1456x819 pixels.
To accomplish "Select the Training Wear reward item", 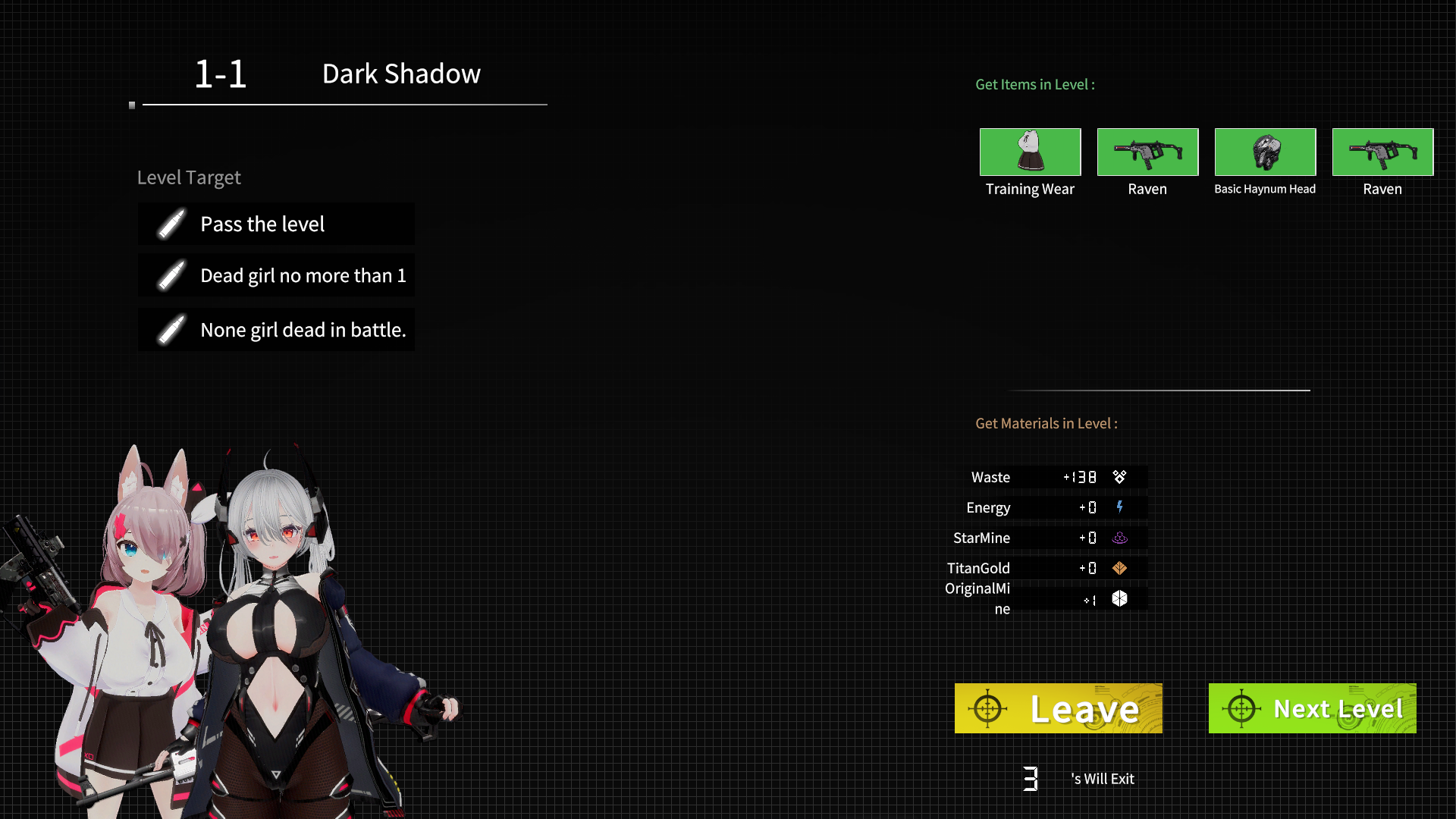I will pyautogui.click(x=1030, y=152).
